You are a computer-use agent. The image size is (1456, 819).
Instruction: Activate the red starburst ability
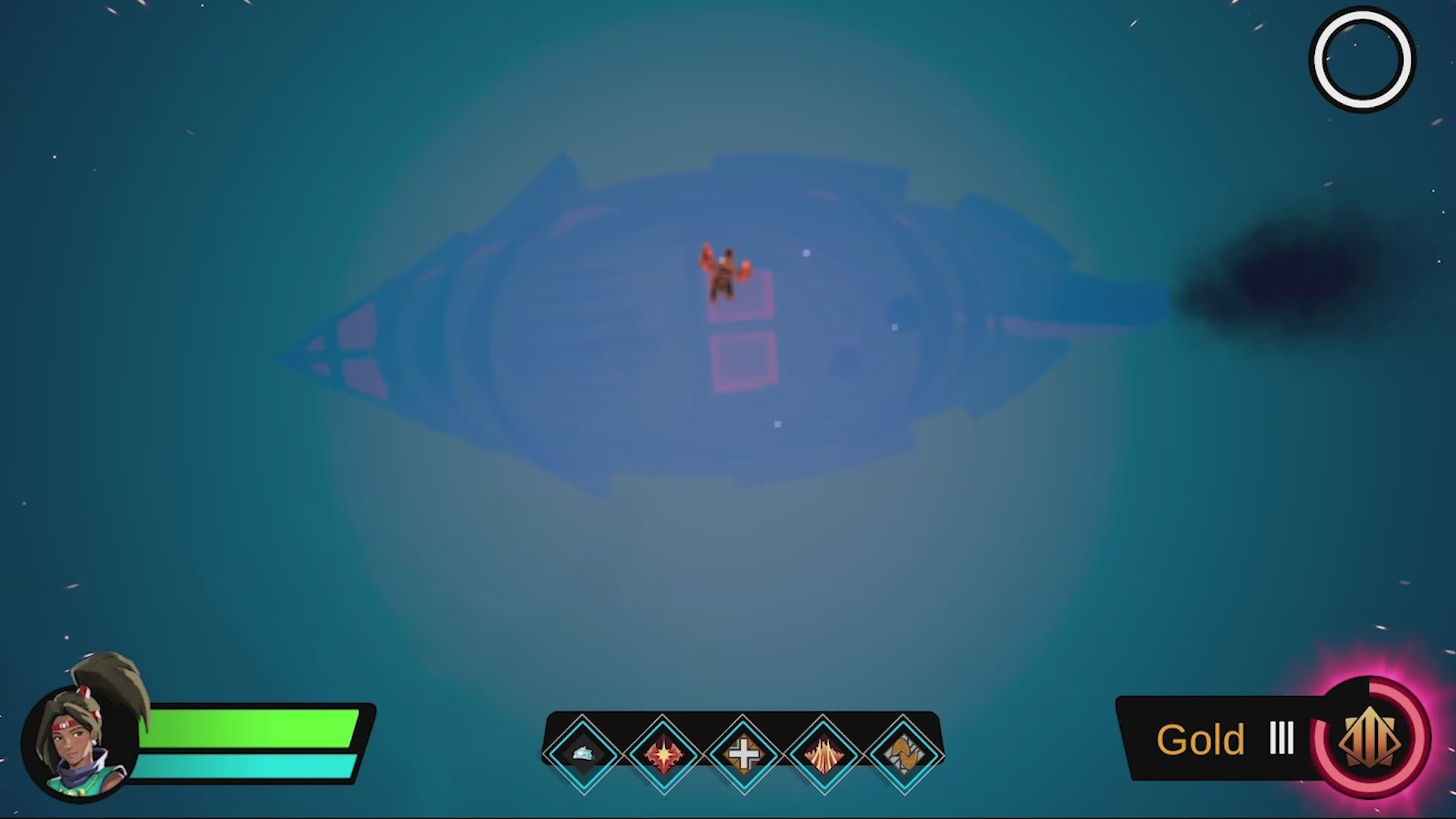(663, 754)
